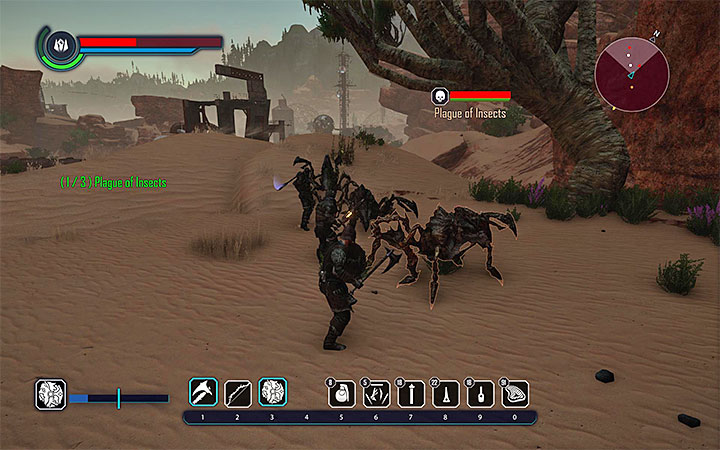This screenshot has height=450, width=720.
Task: Click the enemy skull icon above Plague of Insects
Action: point(438,96)
